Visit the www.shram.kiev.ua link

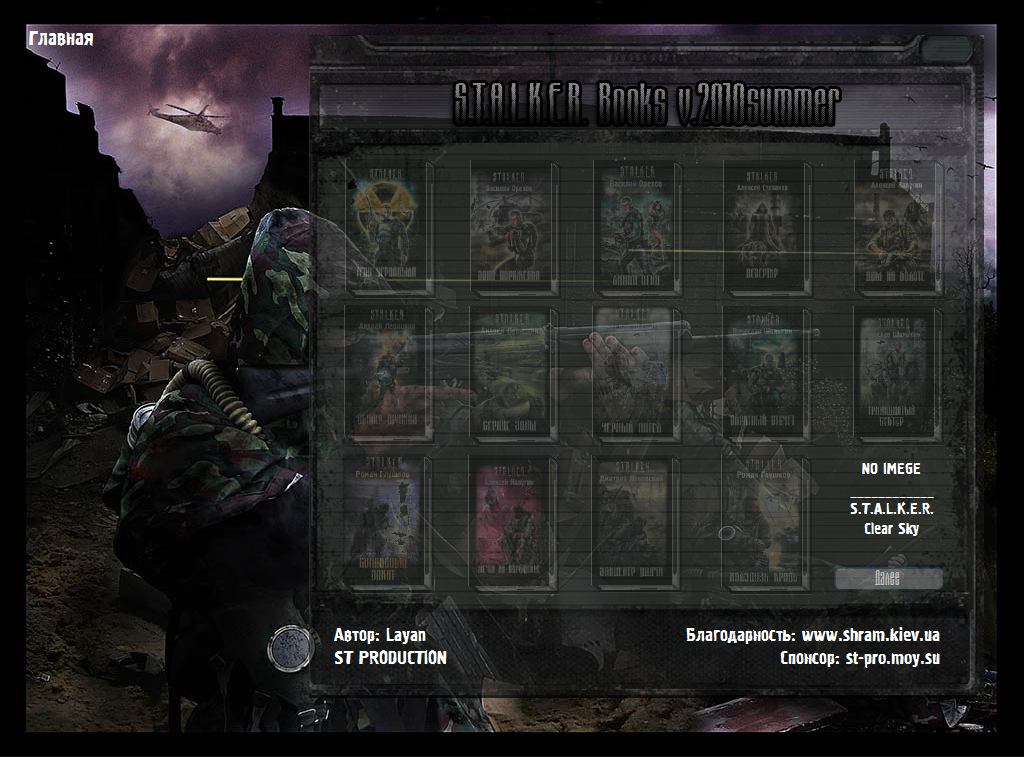click(870, 635)
